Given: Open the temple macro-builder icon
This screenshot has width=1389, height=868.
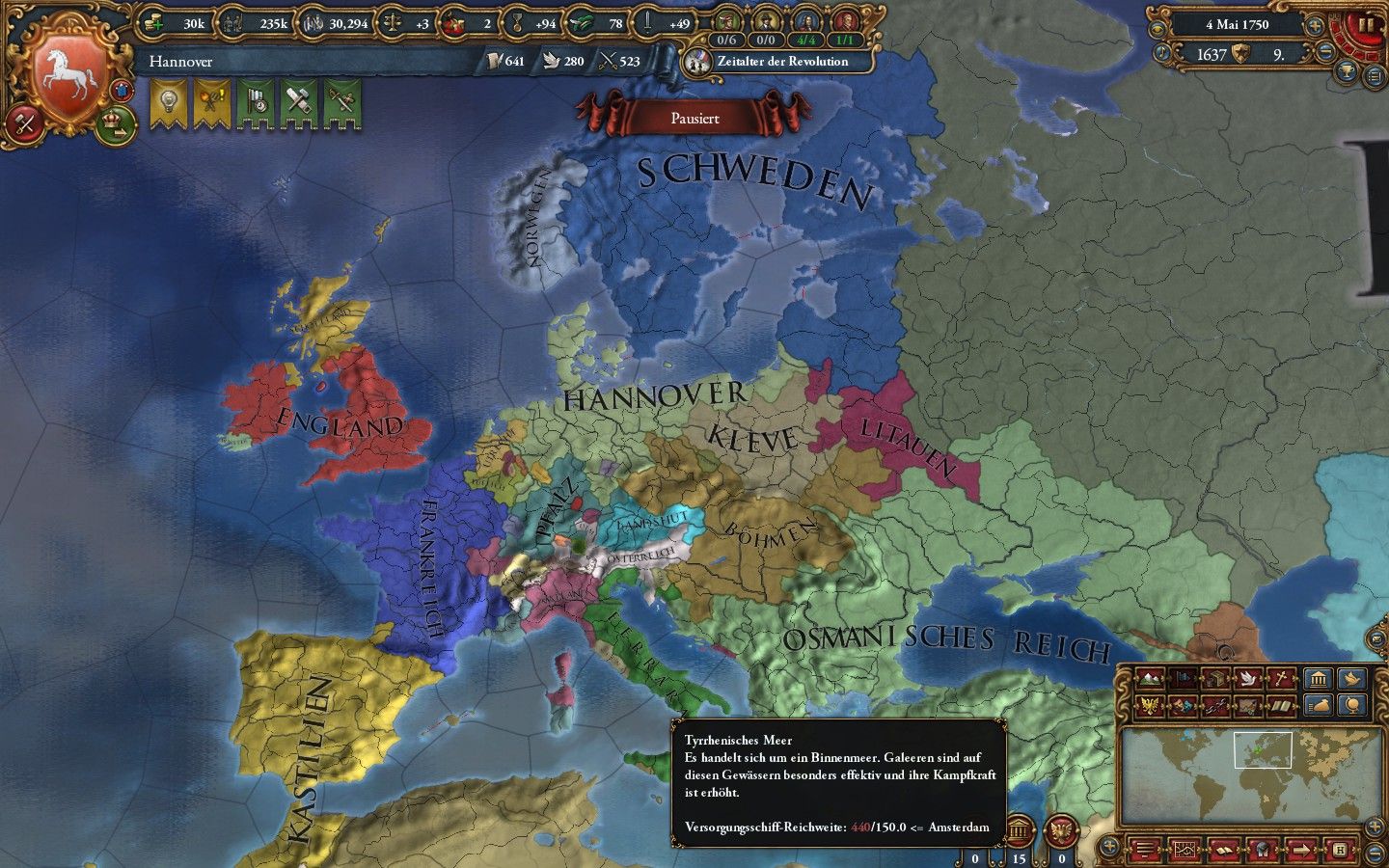Looking at the screenshot, I should point(1319,679).
